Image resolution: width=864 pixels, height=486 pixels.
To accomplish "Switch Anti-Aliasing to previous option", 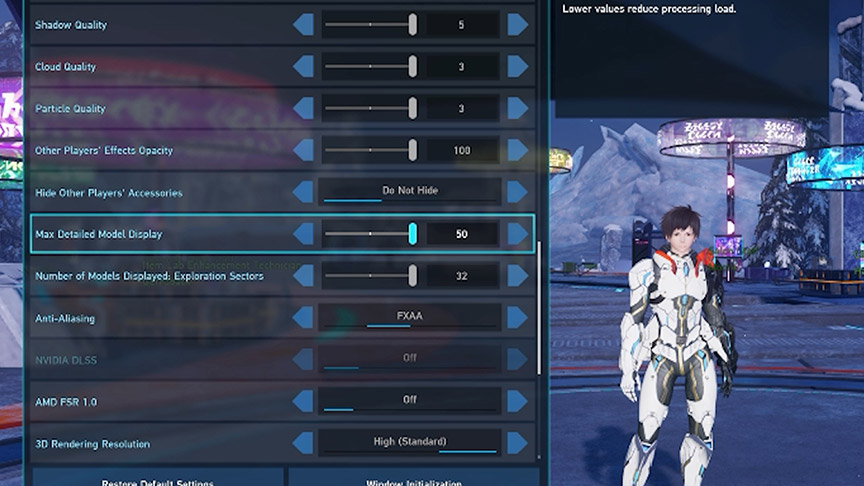I will pos(303,318).
